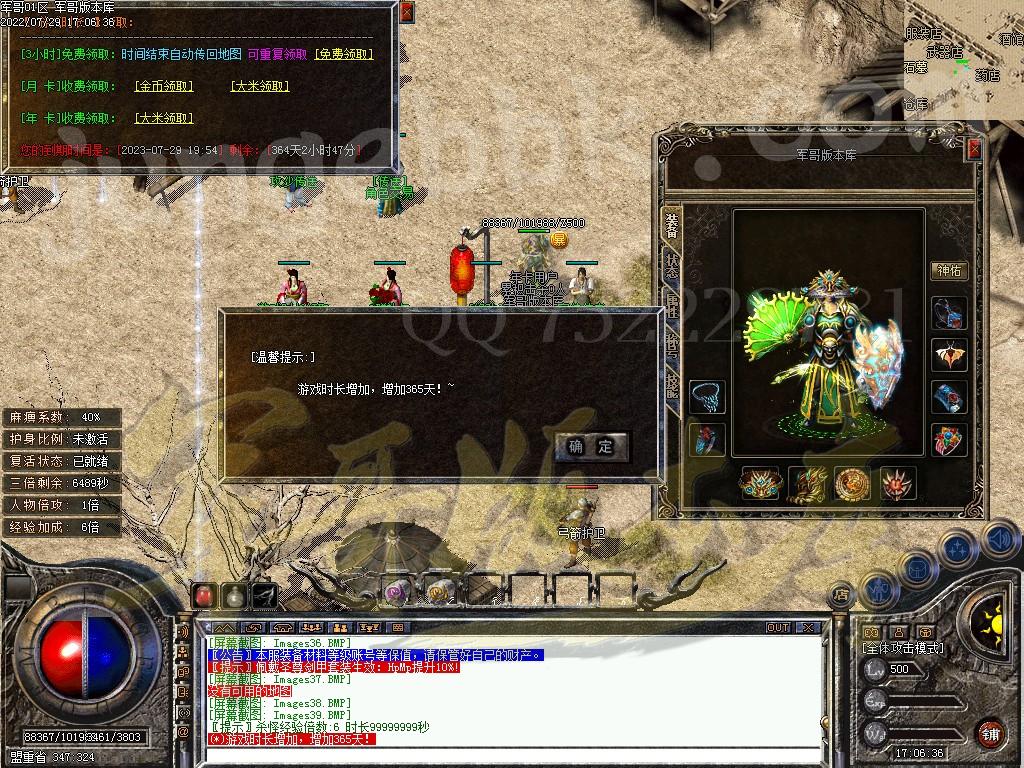The image size is (1024, 768).
Task: Close the character equipment panel
Action: 974,149
